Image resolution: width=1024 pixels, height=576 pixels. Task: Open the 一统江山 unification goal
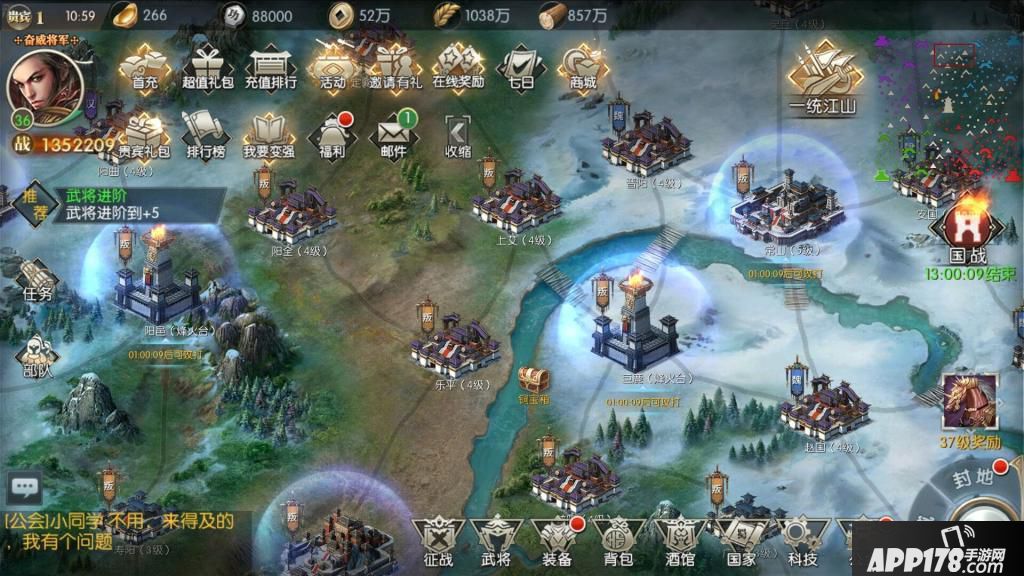(x=824, y=78)
